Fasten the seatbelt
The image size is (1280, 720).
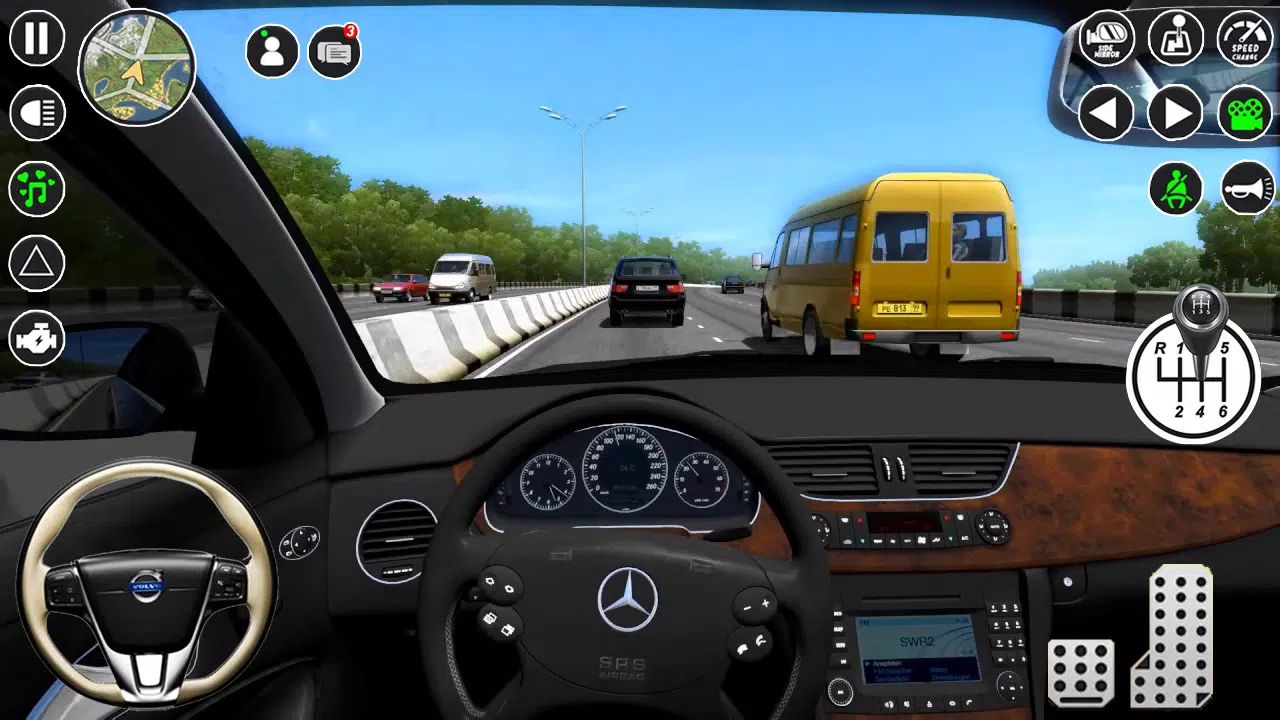(1175, 188)
